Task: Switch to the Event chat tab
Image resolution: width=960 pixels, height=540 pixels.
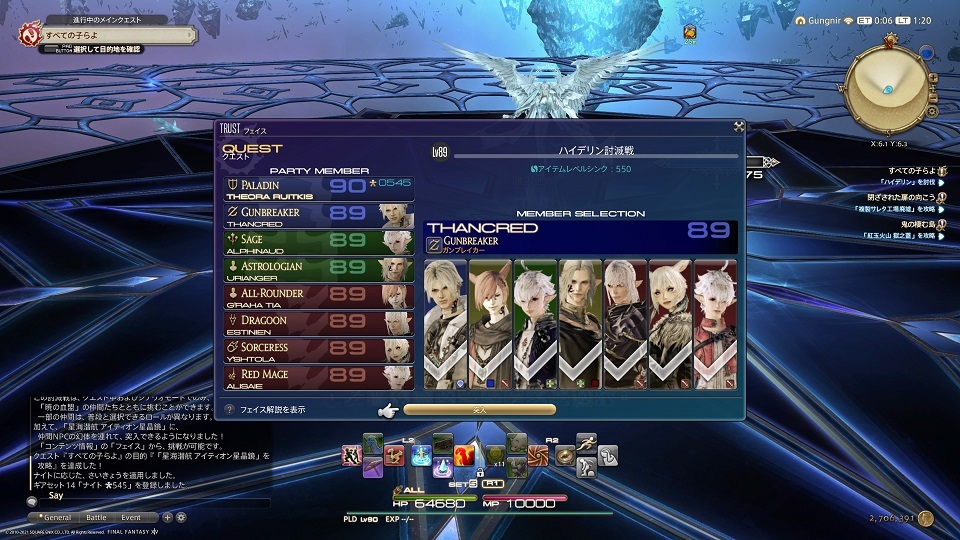Action: (131, 517)
